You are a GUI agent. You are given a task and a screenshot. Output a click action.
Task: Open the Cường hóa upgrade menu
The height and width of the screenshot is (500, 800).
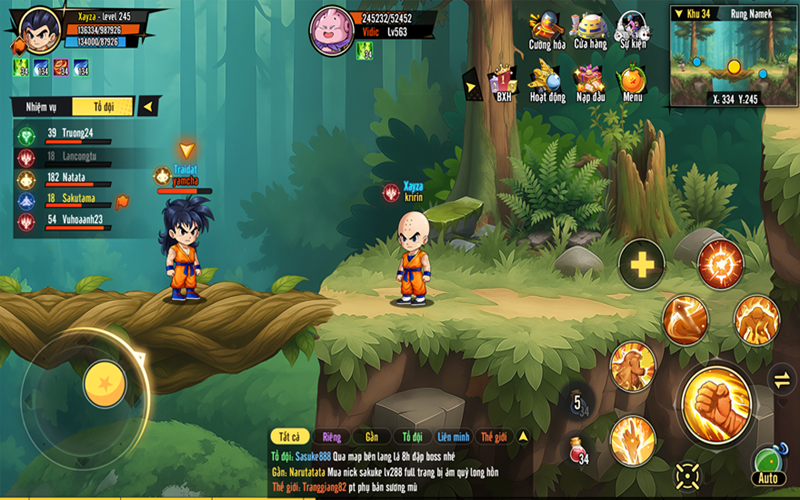coord(546,29)
